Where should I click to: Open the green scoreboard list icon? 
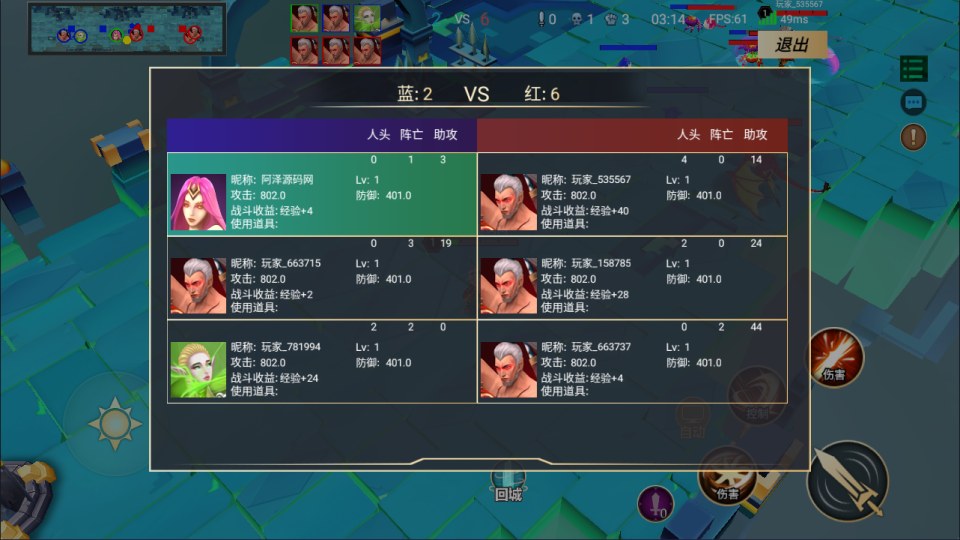913,68
